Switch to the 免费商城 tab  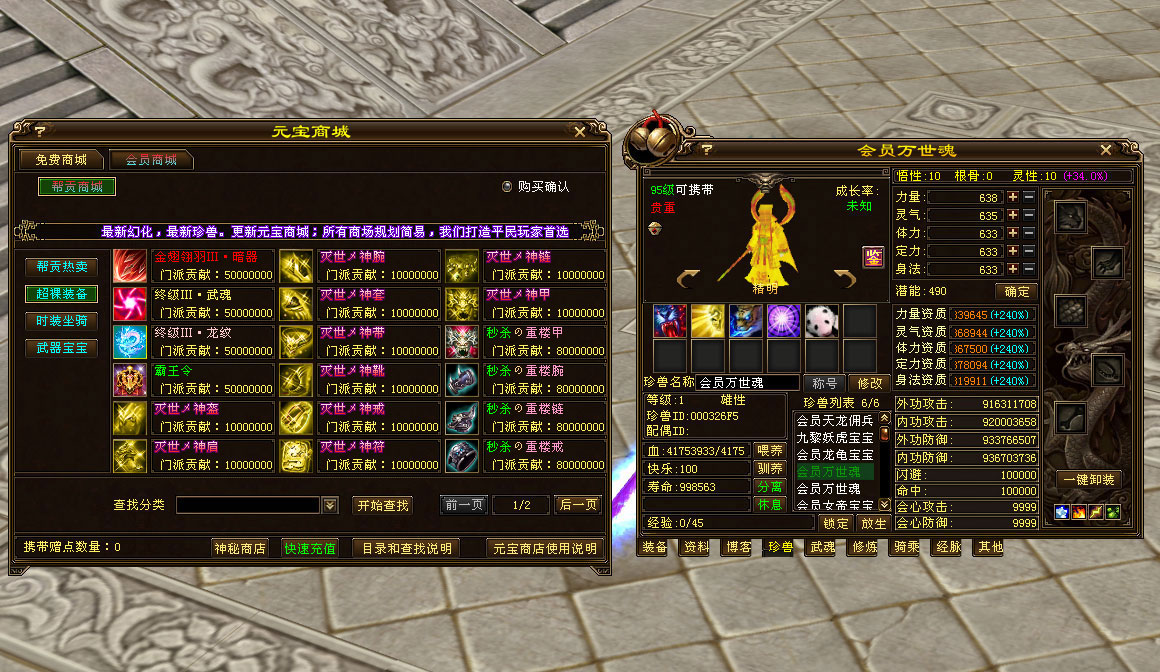[x=61, y=160]
